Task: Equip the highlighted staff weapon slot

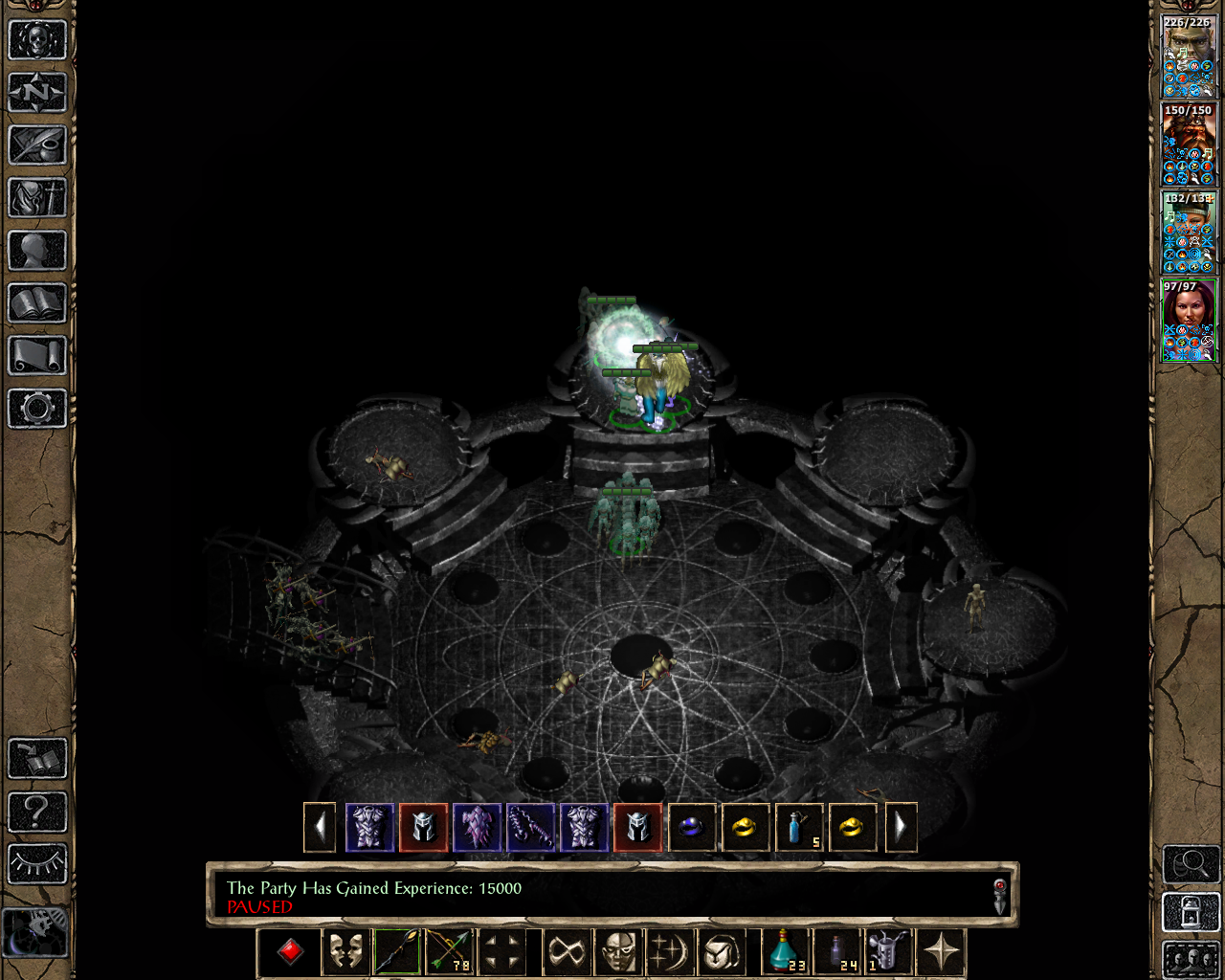Action: pyautogui.click(x=397, y=952)
